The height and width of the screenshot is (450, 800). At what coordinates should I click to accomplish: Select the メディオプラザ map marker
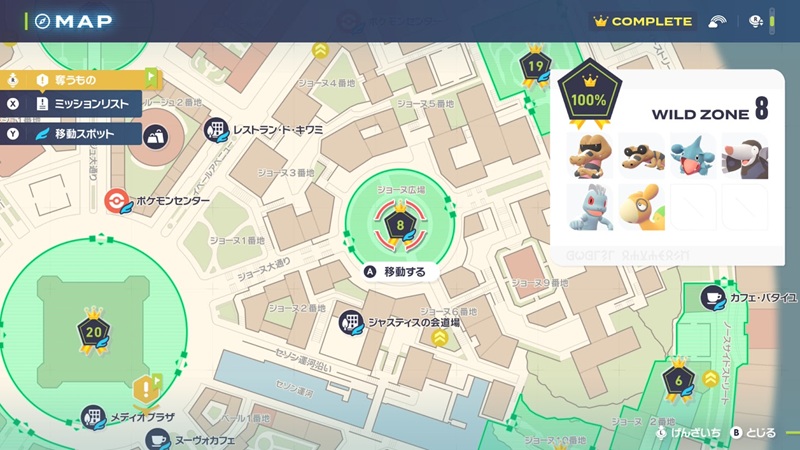tap(93, 417)
